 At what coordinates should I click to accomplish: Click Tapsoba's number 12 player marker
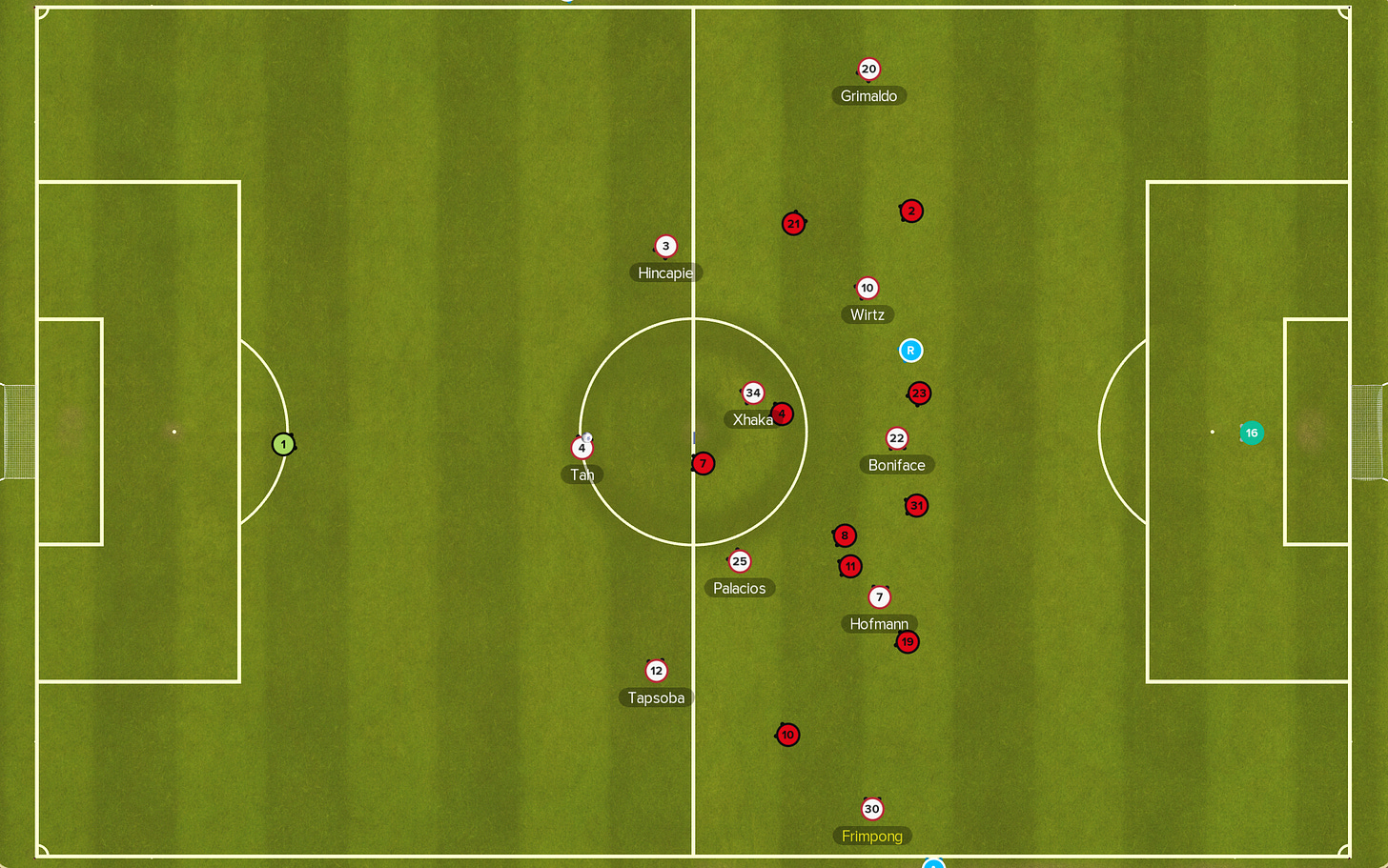(656, 670)
